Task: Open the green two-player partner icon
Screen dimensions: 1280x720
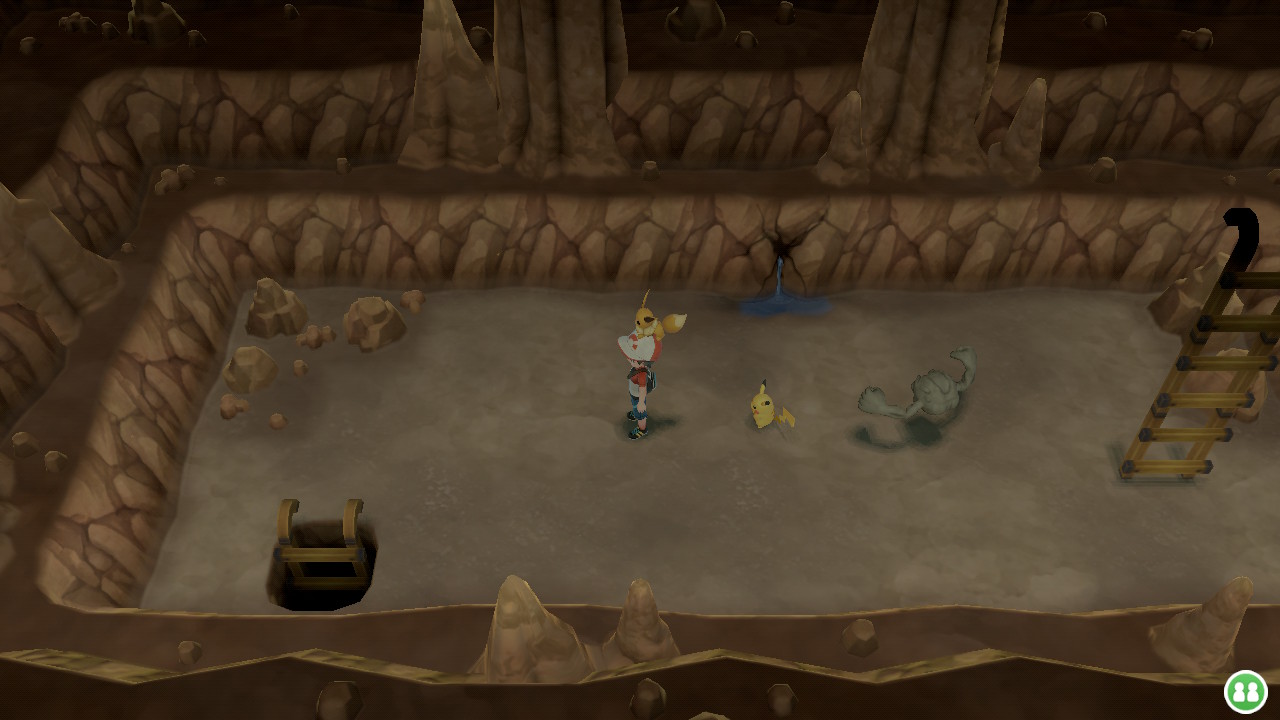Action: tap(1245, 691)
